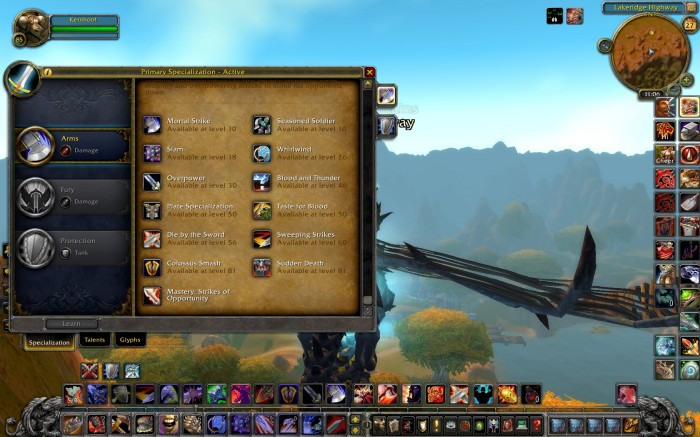Image resolution: width=700 pixels, height=437 pixels.
Task: Click the Whirlwind ability icon
Action: point(261,153)
